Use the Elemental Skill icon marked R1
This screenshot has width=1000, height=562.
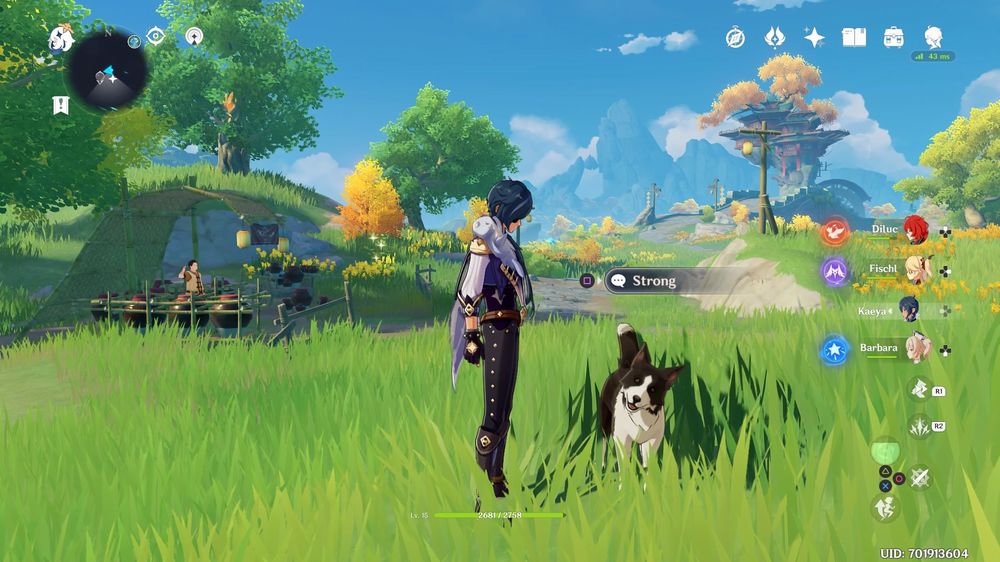coord(919,388)
